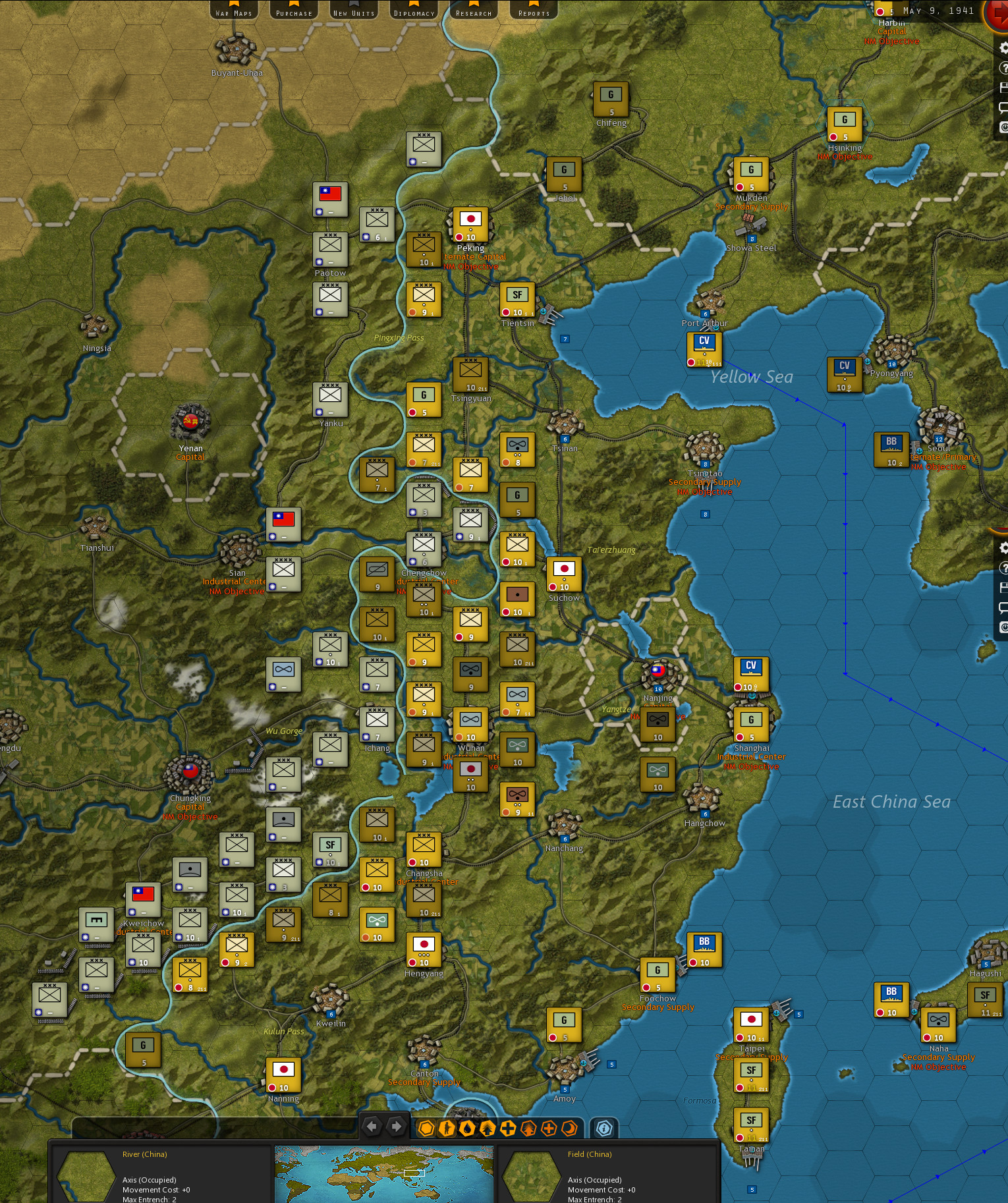Select the entrenchment arrow overlay icon
Viewport: 1008px width, 1203px height.
[488, 1127]
